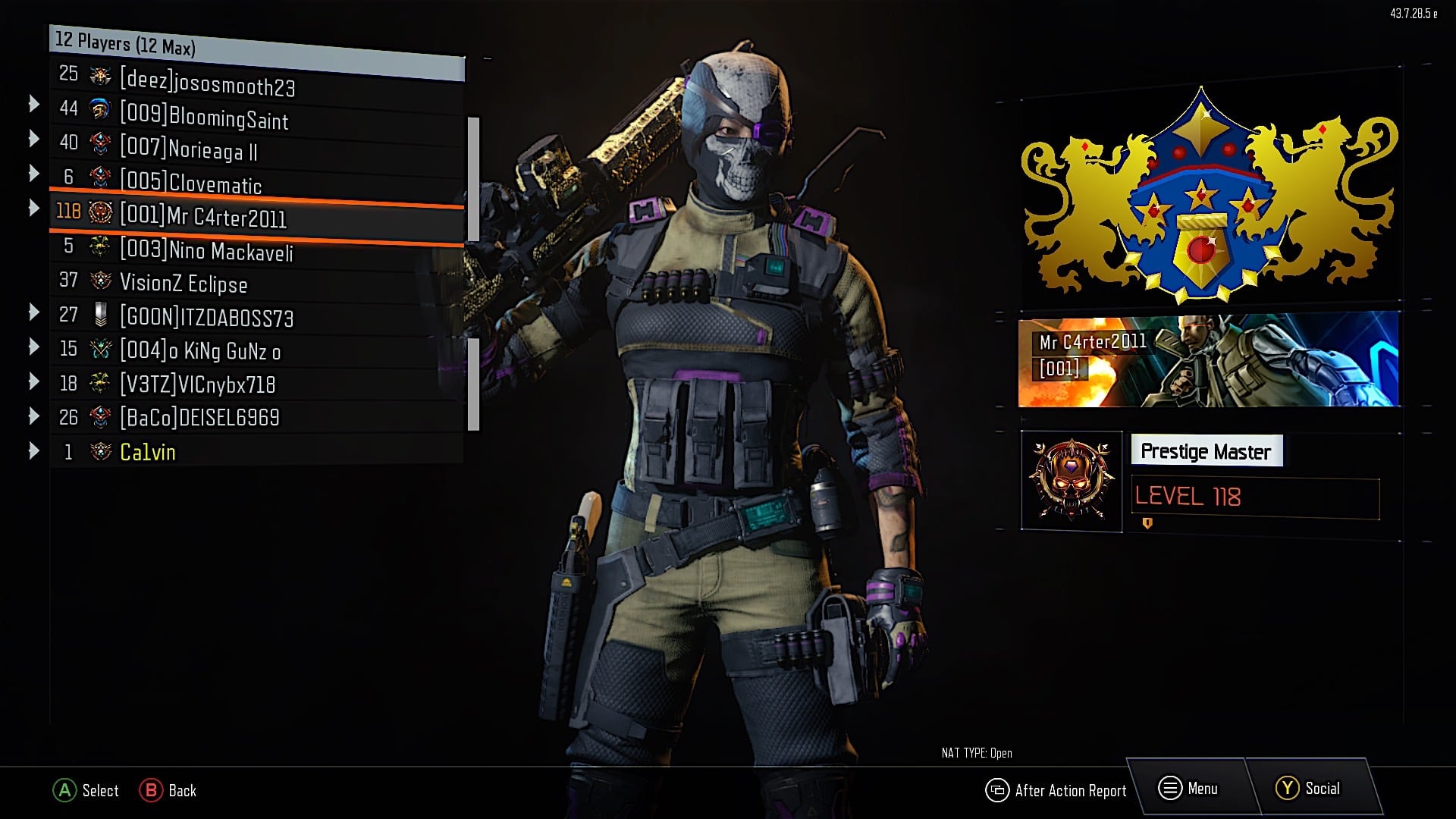This screenshot has width=1456, height=819.
Task: Expand the arrow beside [BaCo]DEISEL6969
Action: [x=34, y=416]
